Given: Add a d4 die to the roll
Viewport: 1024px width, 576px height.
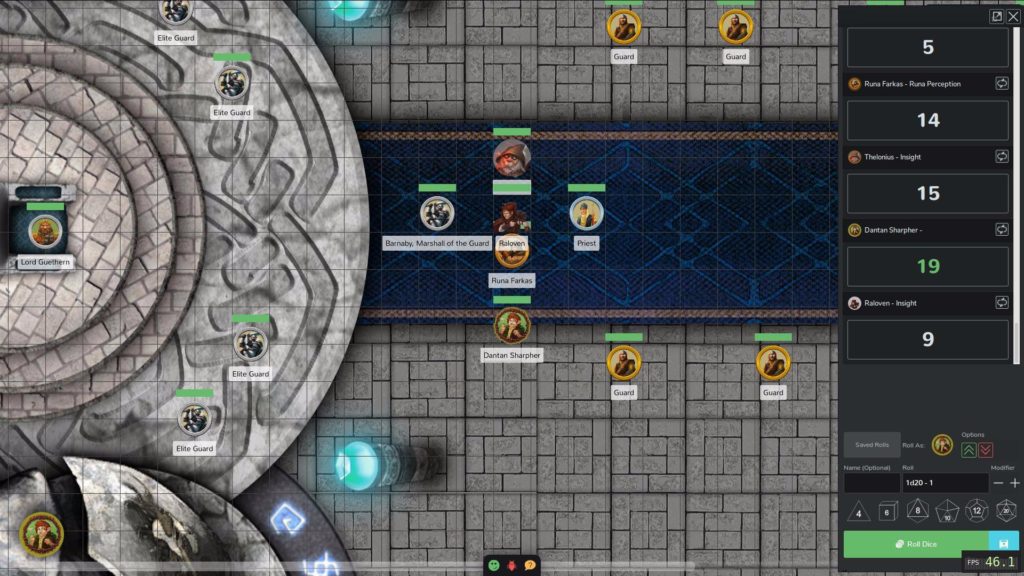Looking at the screenshot, I should pos(858,511).
